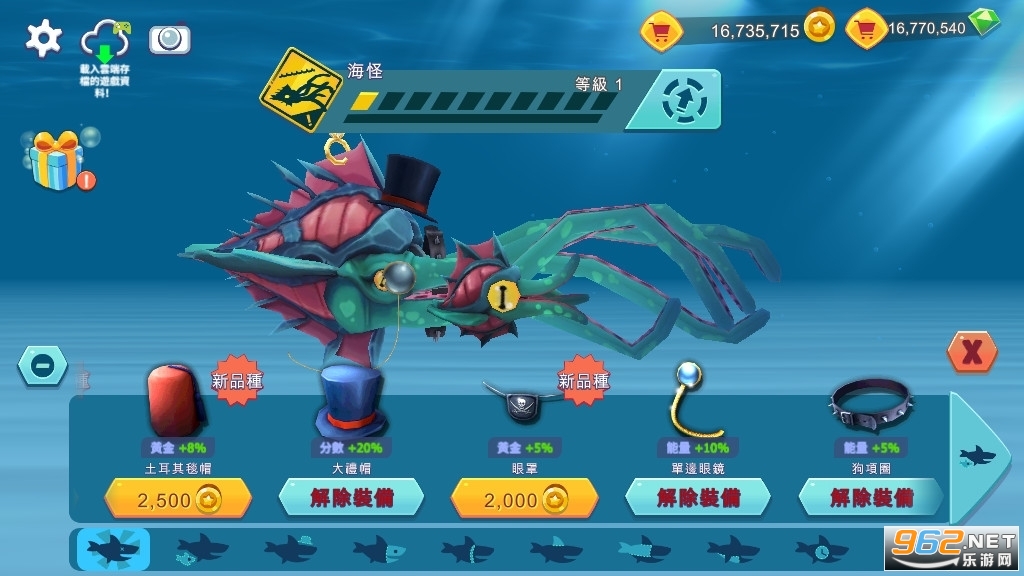Unequip the monocle (單邊眼鏡)
This screenshot has height=576, width=1024.
click(697, 497)
